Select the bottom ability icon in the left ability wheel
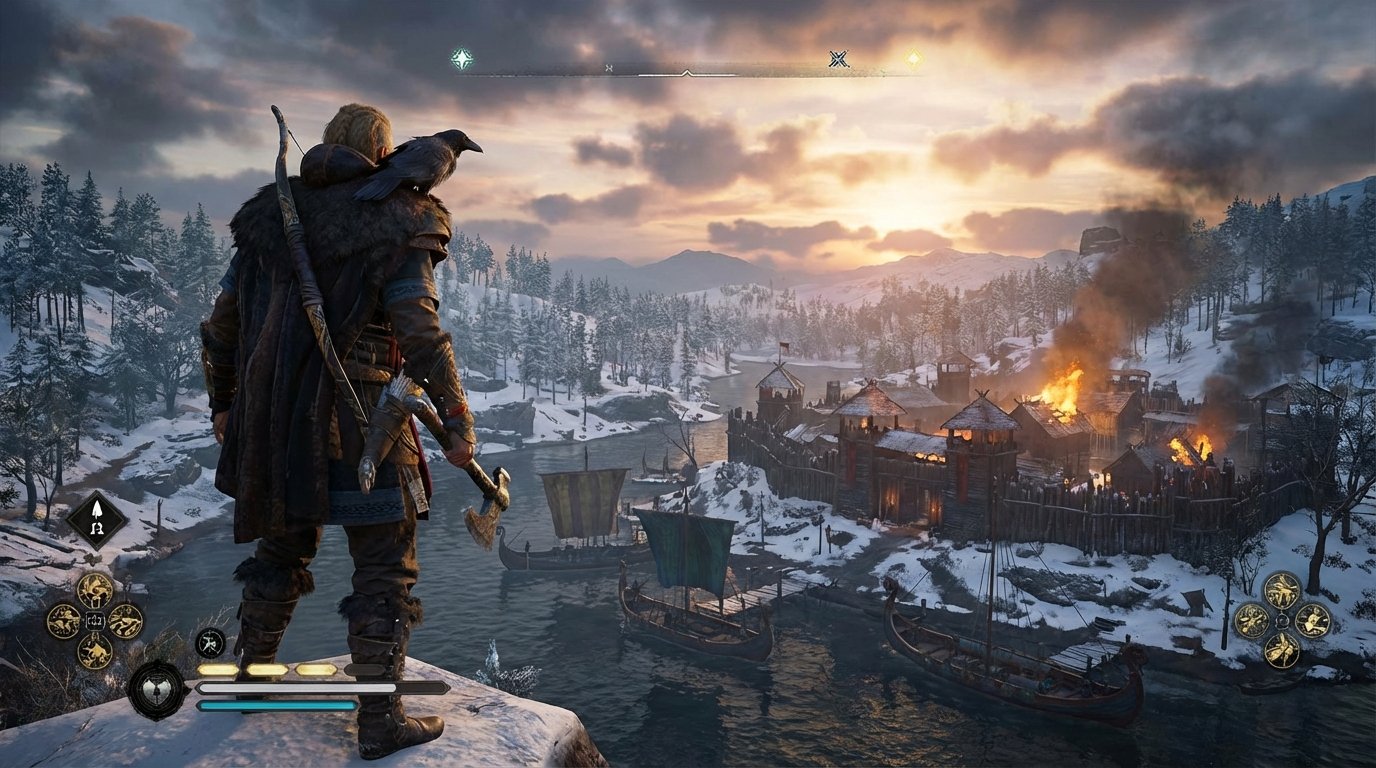 95,652
